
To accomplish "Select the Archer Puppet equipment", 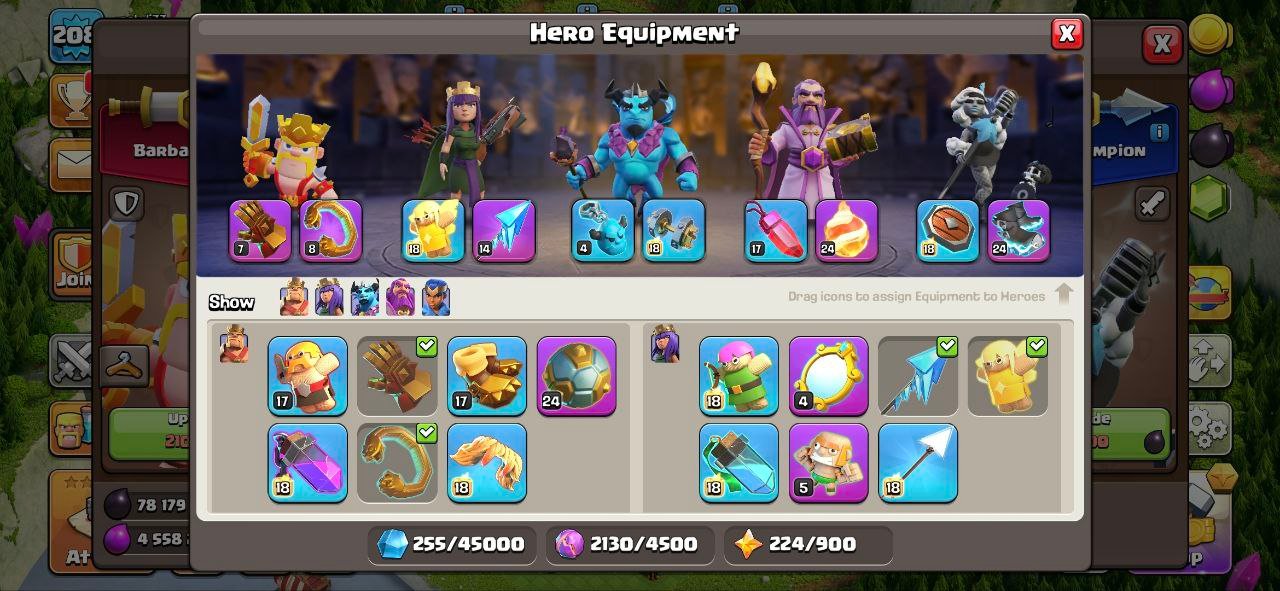I will click(738, 376).
